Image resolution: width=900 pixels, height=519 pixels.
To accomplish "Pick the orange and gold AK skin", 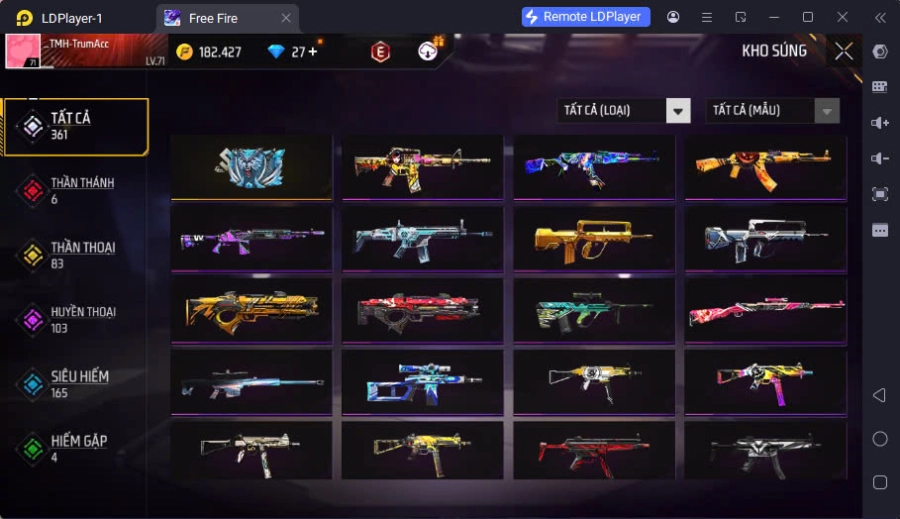I will pos(765,167).
